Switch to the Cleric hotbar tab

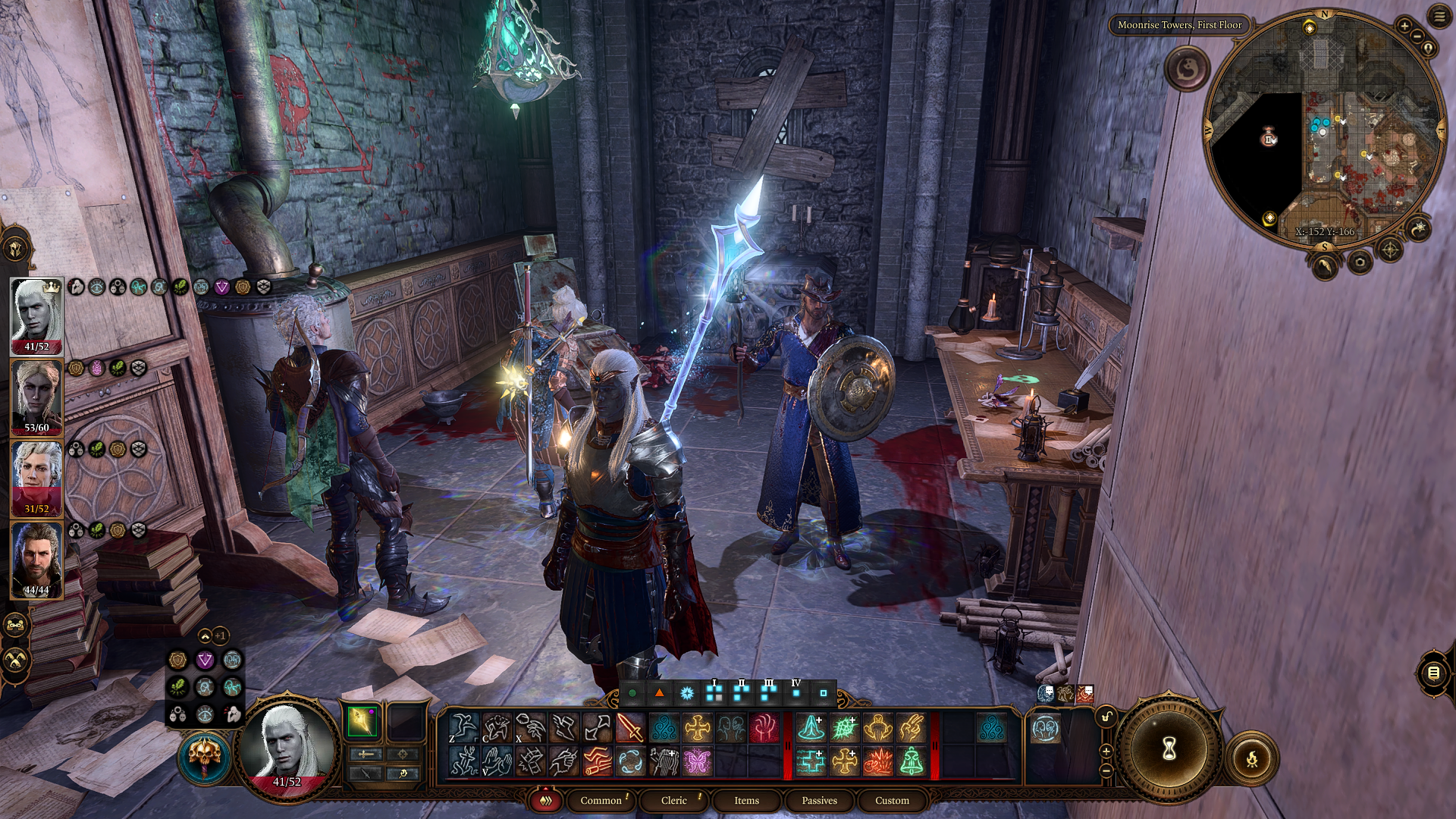[673, 800]
